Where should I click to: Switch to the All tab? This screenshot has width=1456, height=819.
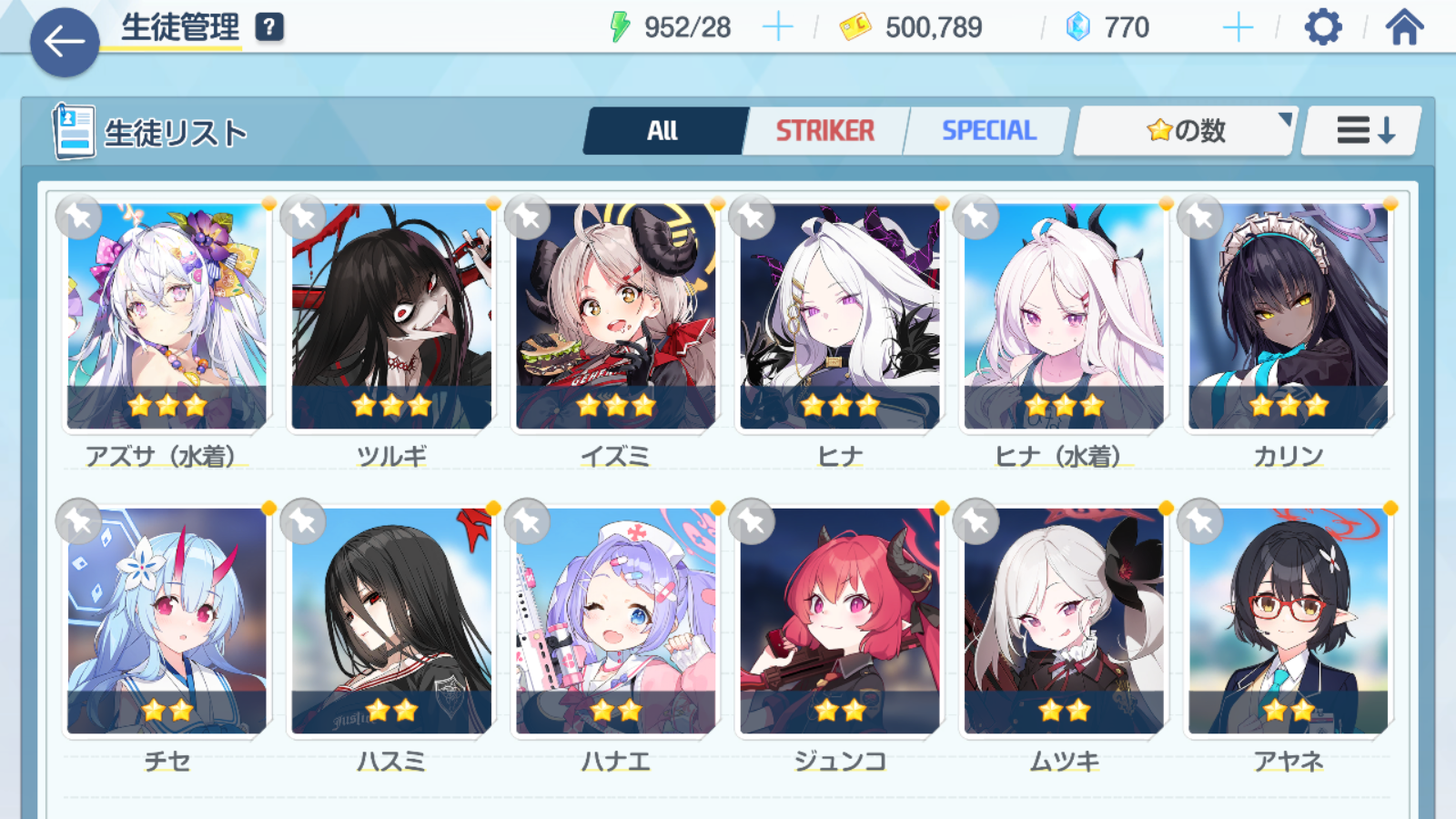(663, 131)
